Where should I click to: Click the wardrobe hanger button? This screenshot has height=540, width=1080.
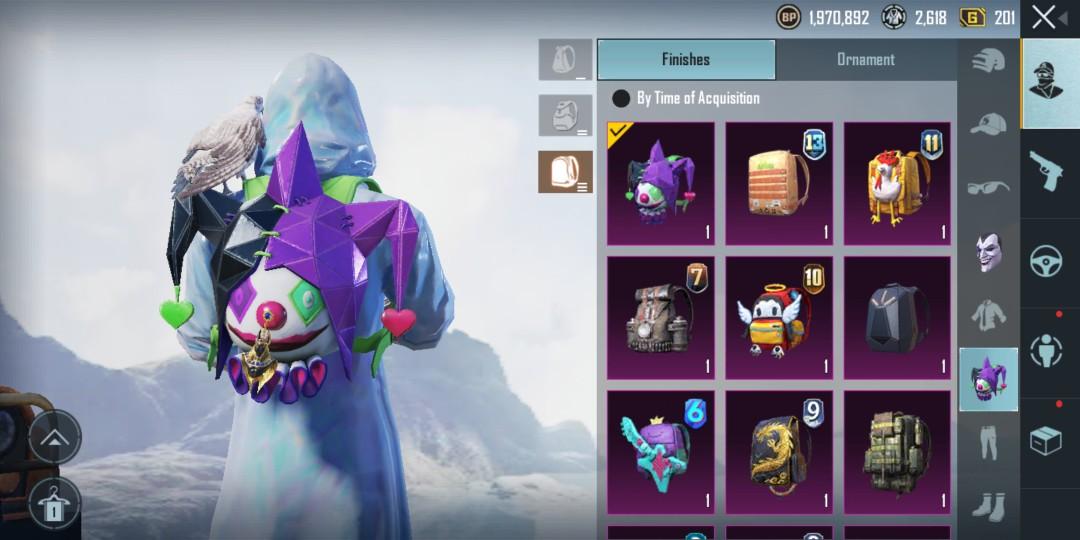(x=55, y=502)
